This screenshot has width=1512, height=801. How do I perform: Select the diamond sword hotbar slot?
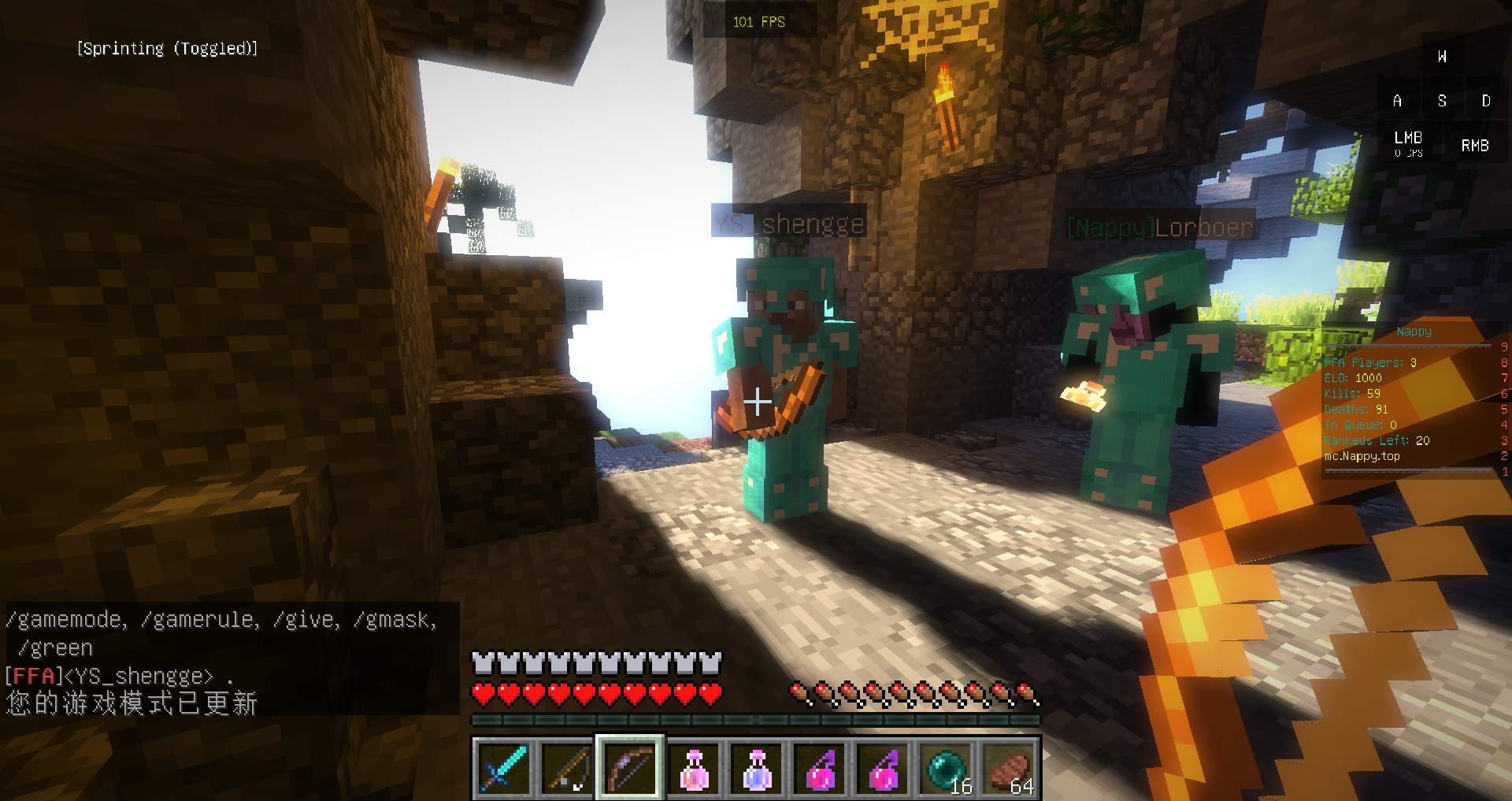click(504, 768)
